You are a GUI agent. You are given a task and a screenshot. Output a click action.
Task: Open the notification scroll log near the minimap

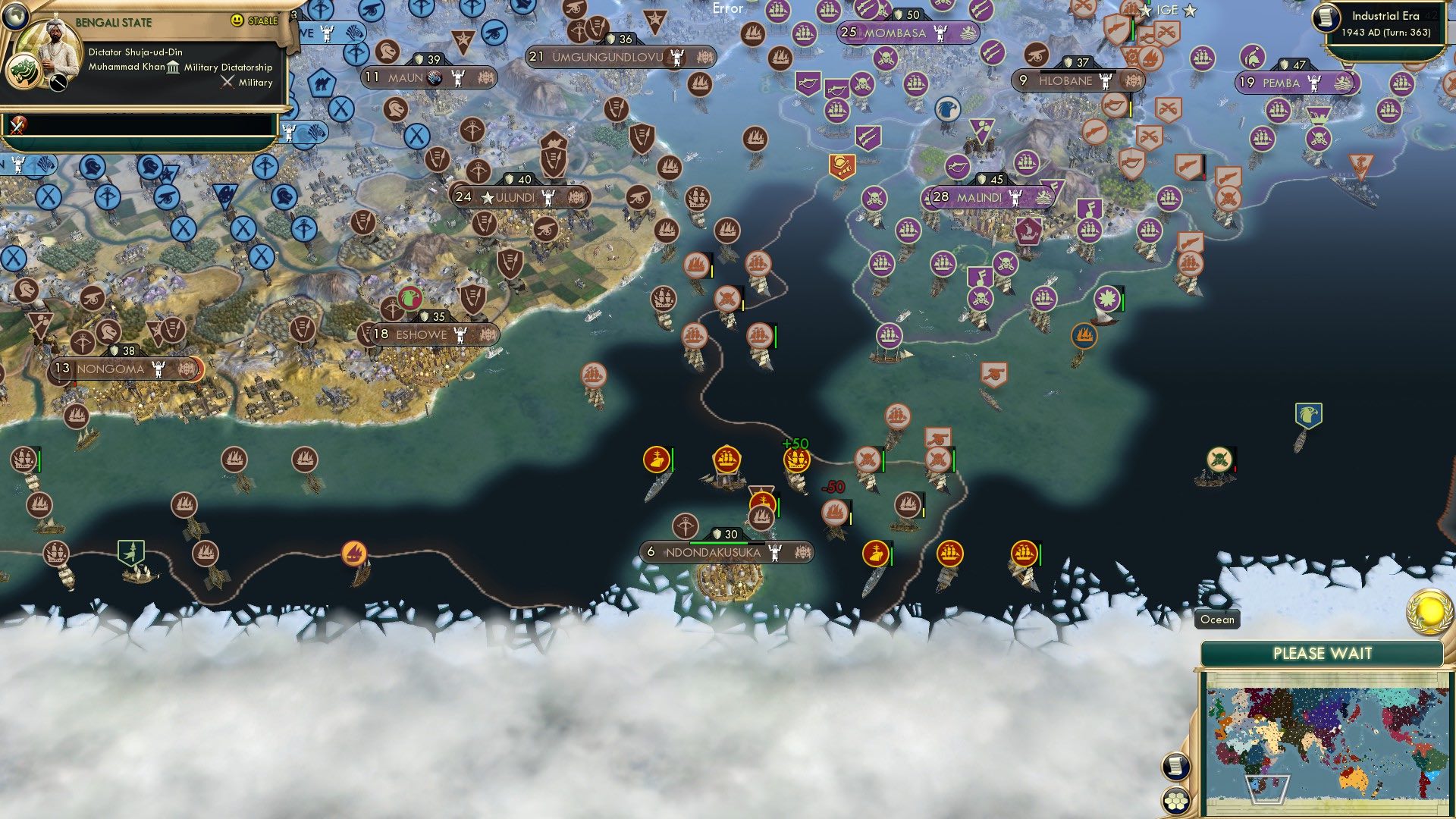1176,766
